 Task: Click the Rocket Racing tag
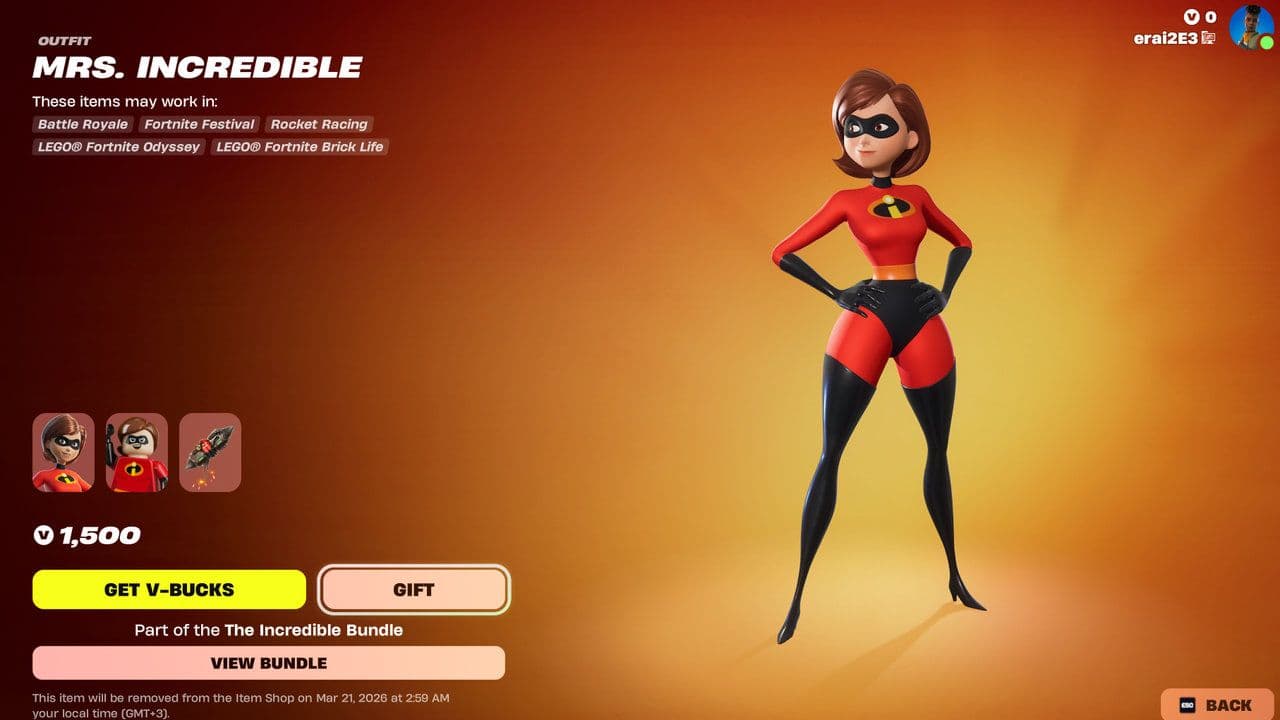click(x=319, y=124)
